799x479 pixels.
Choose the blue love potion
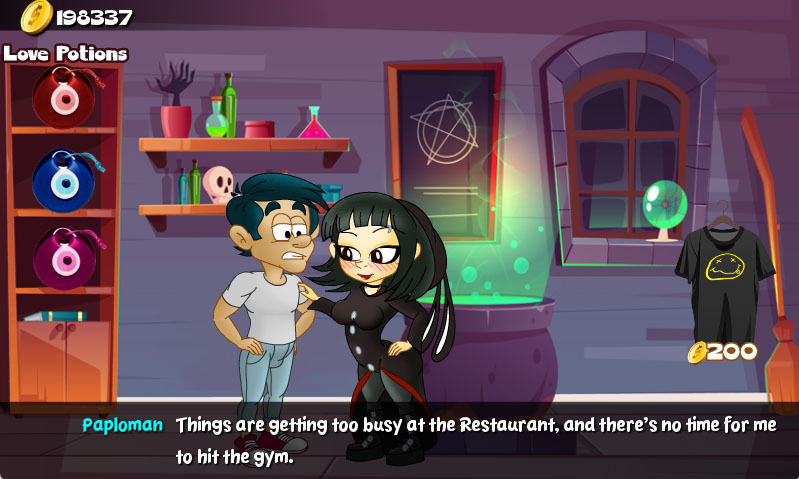pyautogui.click(x=63, y=180)
